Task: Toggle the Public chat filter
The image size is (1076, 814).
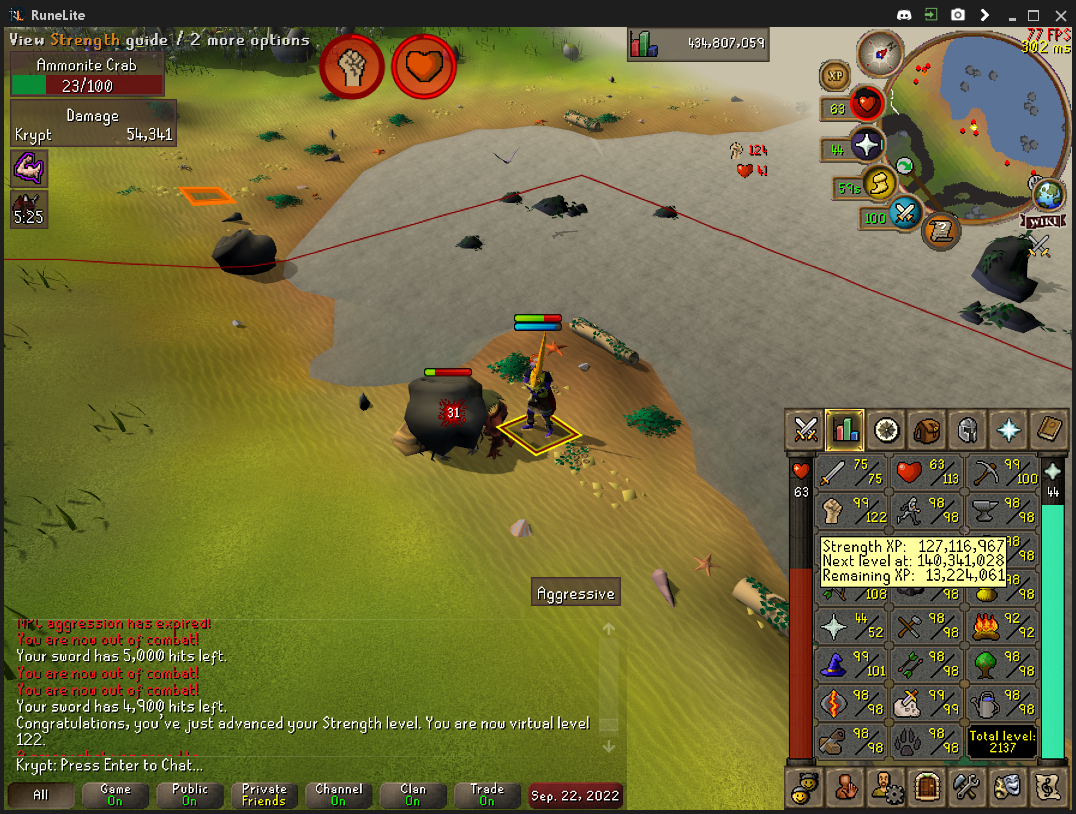Action: (190, 795)
